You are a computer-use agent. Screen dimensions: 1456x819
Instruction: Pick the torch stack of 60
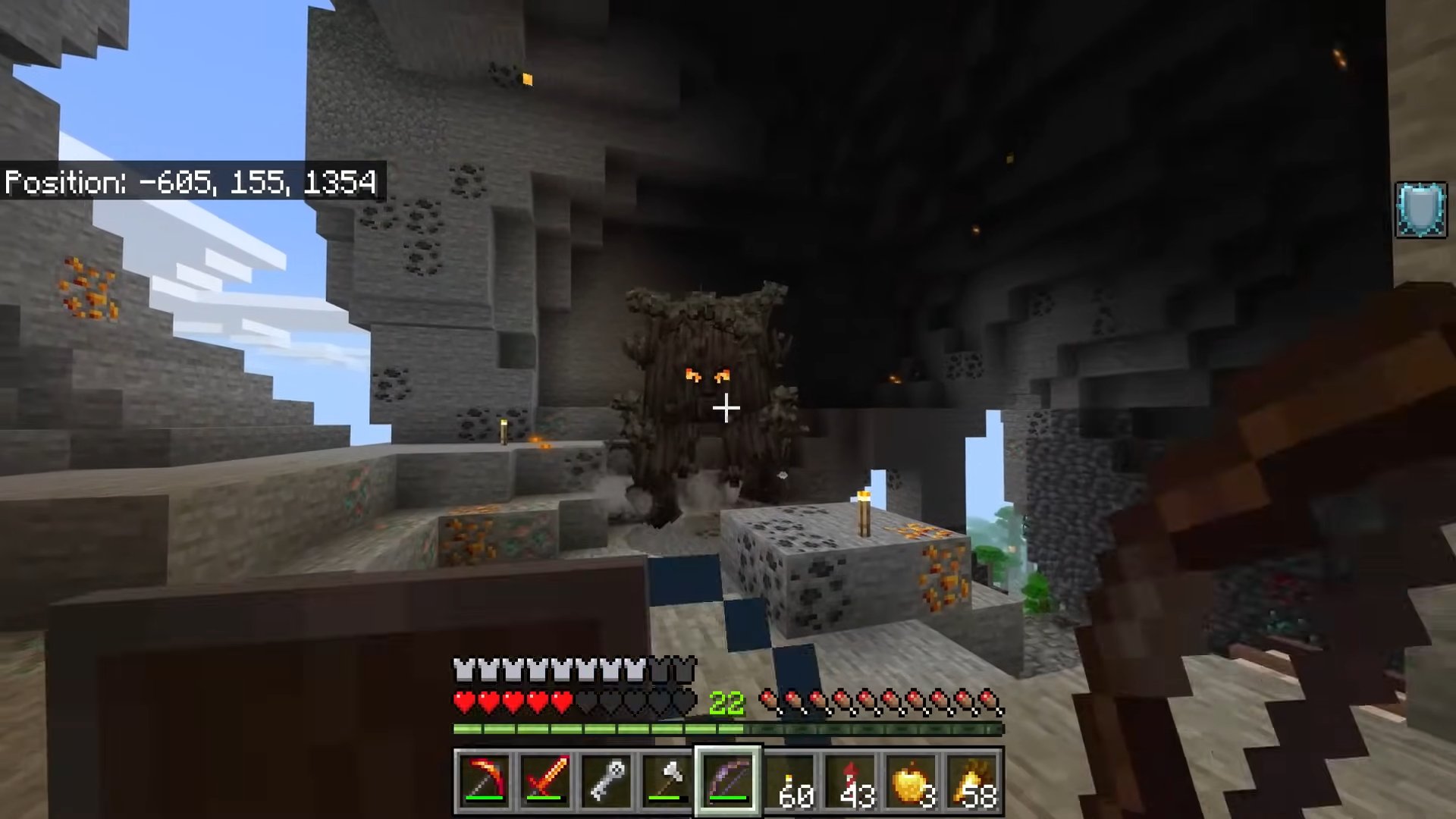coord(790,781)
